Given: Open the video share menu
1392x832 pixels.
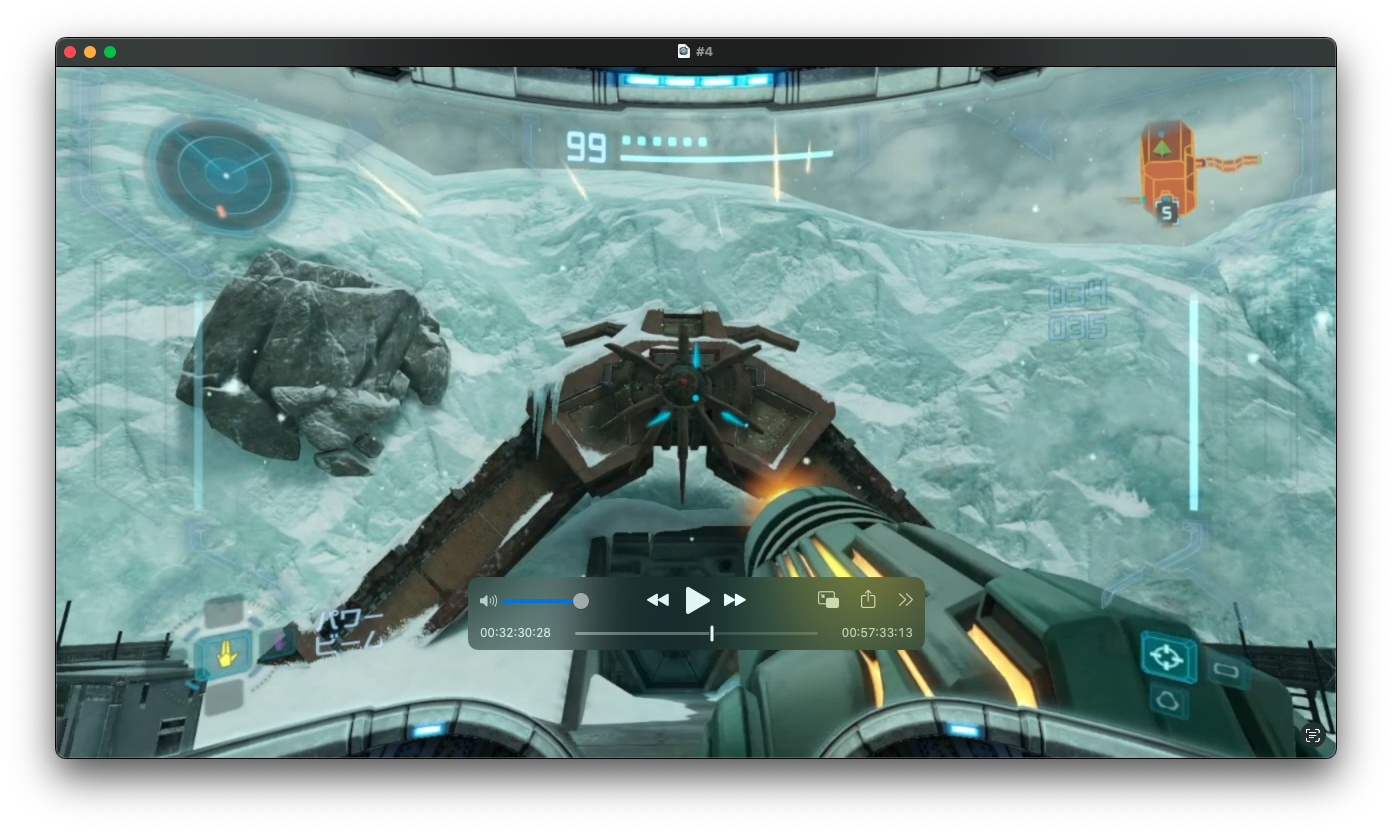Looking at the screenshot, I should 868,600.
